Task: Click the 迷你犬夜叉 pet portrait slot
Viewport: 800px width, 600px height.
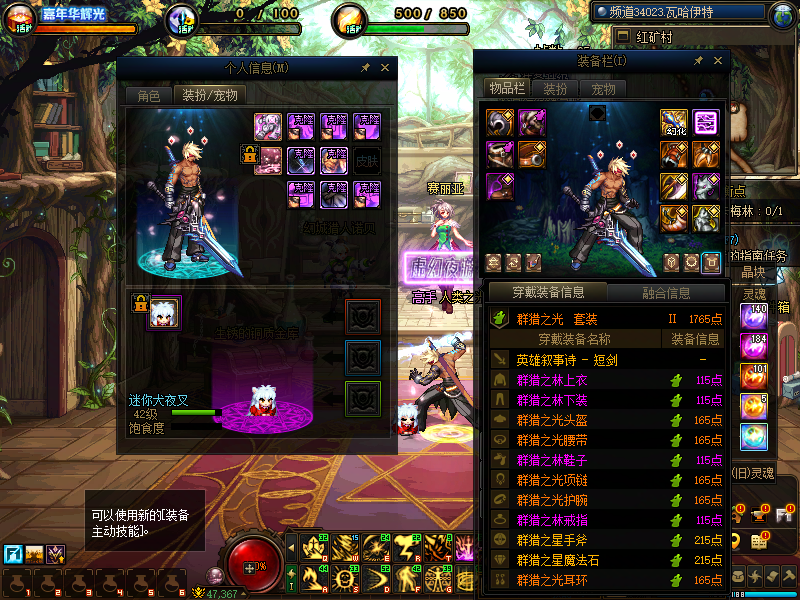Action: point(163,313)
